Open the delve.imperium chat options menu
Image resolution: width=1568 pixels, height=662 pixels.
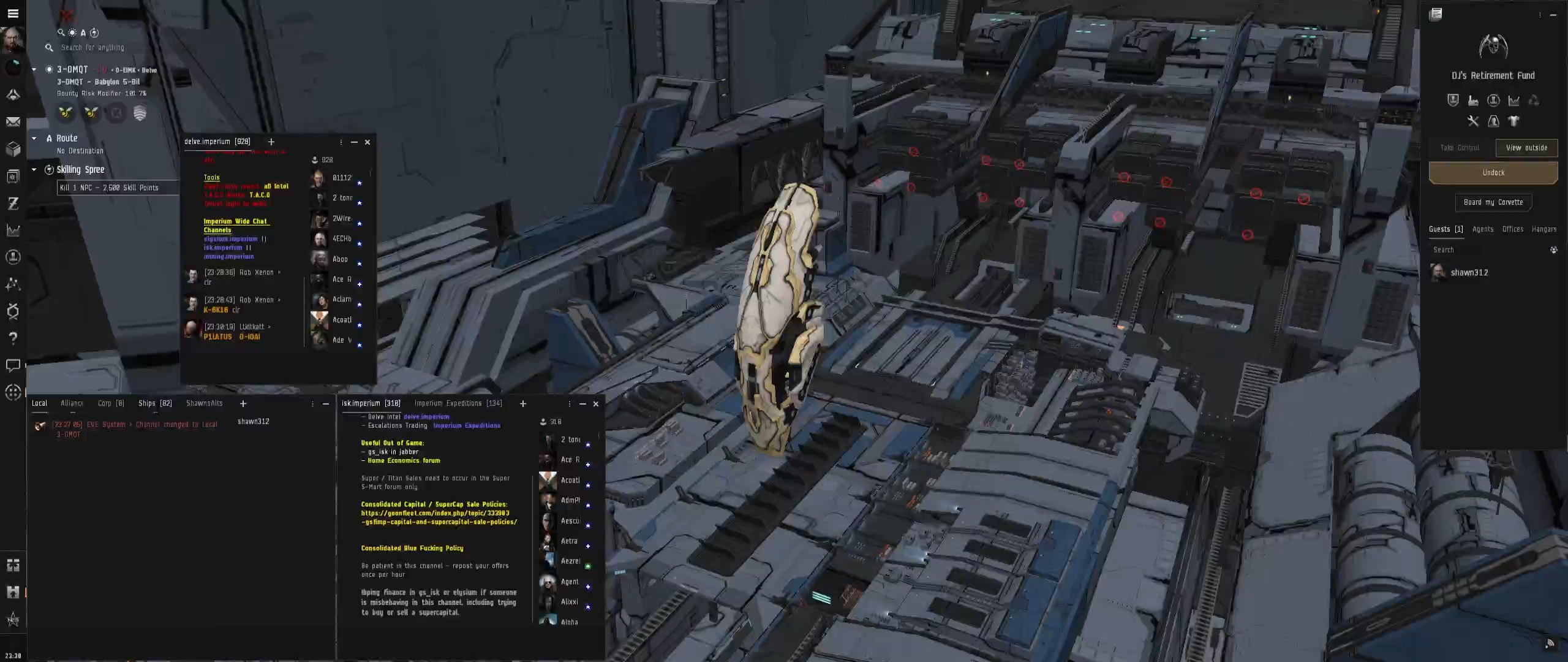point(341,142)
